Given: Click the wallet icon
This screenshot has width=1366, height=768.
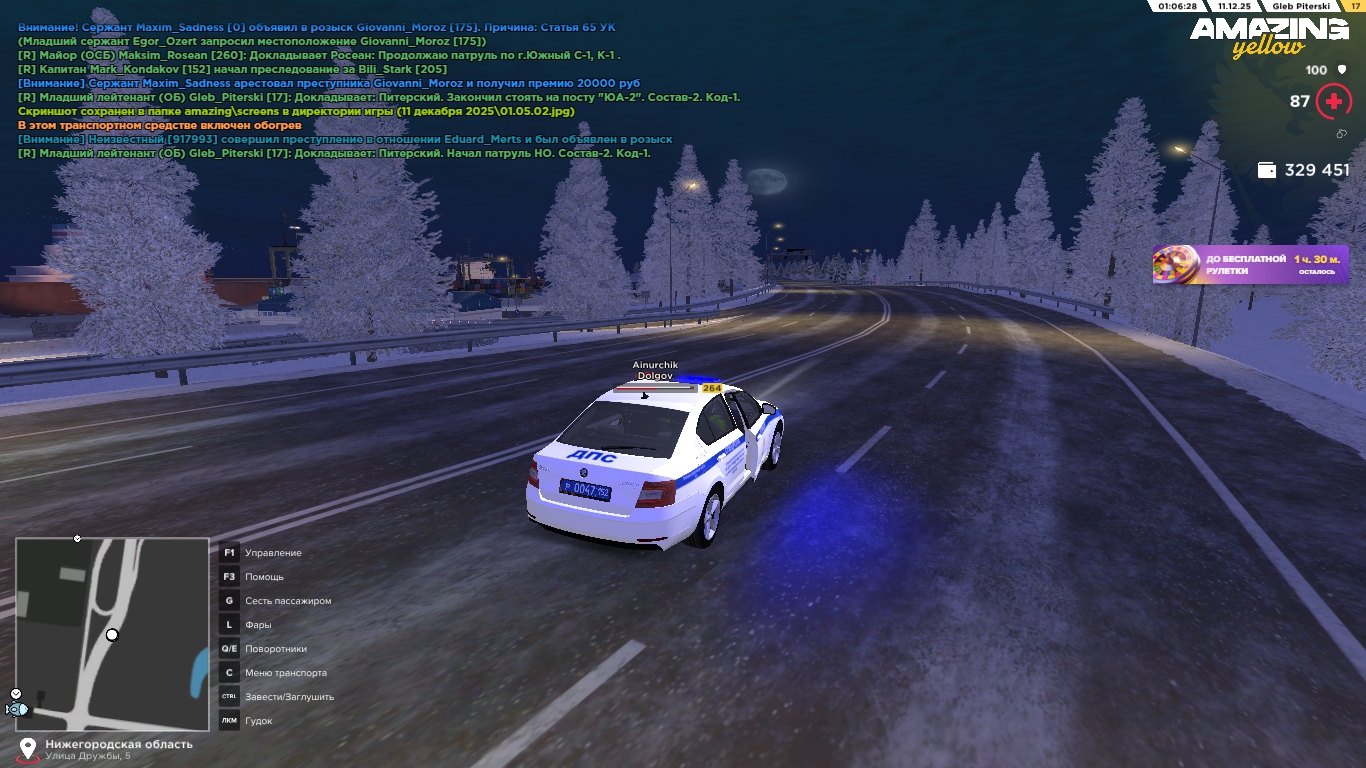Looking at the screenshot, I should 1267,170.
